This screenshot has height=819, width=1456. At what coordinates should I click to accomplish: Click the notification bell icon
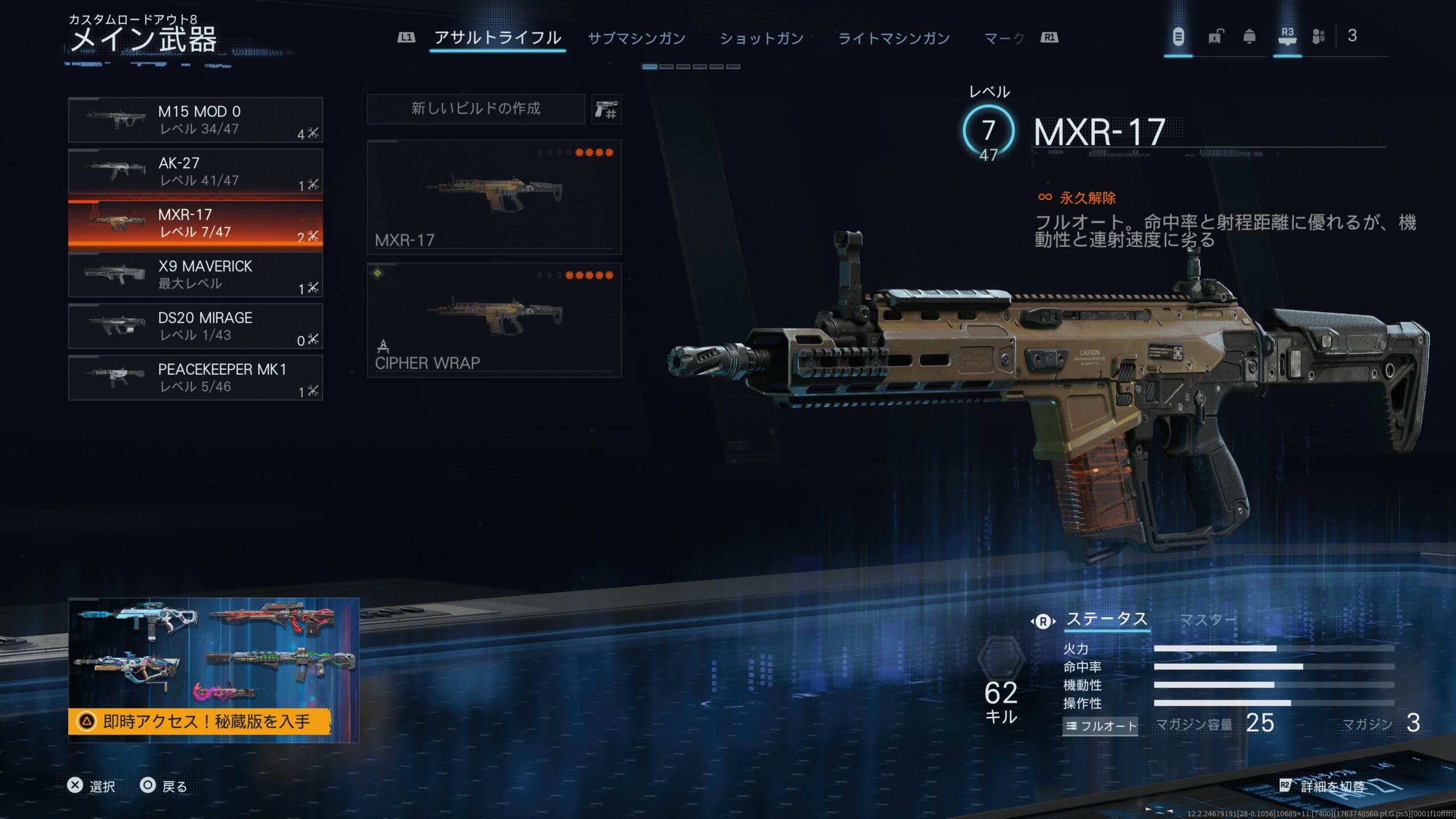(x=1250, y=37)
